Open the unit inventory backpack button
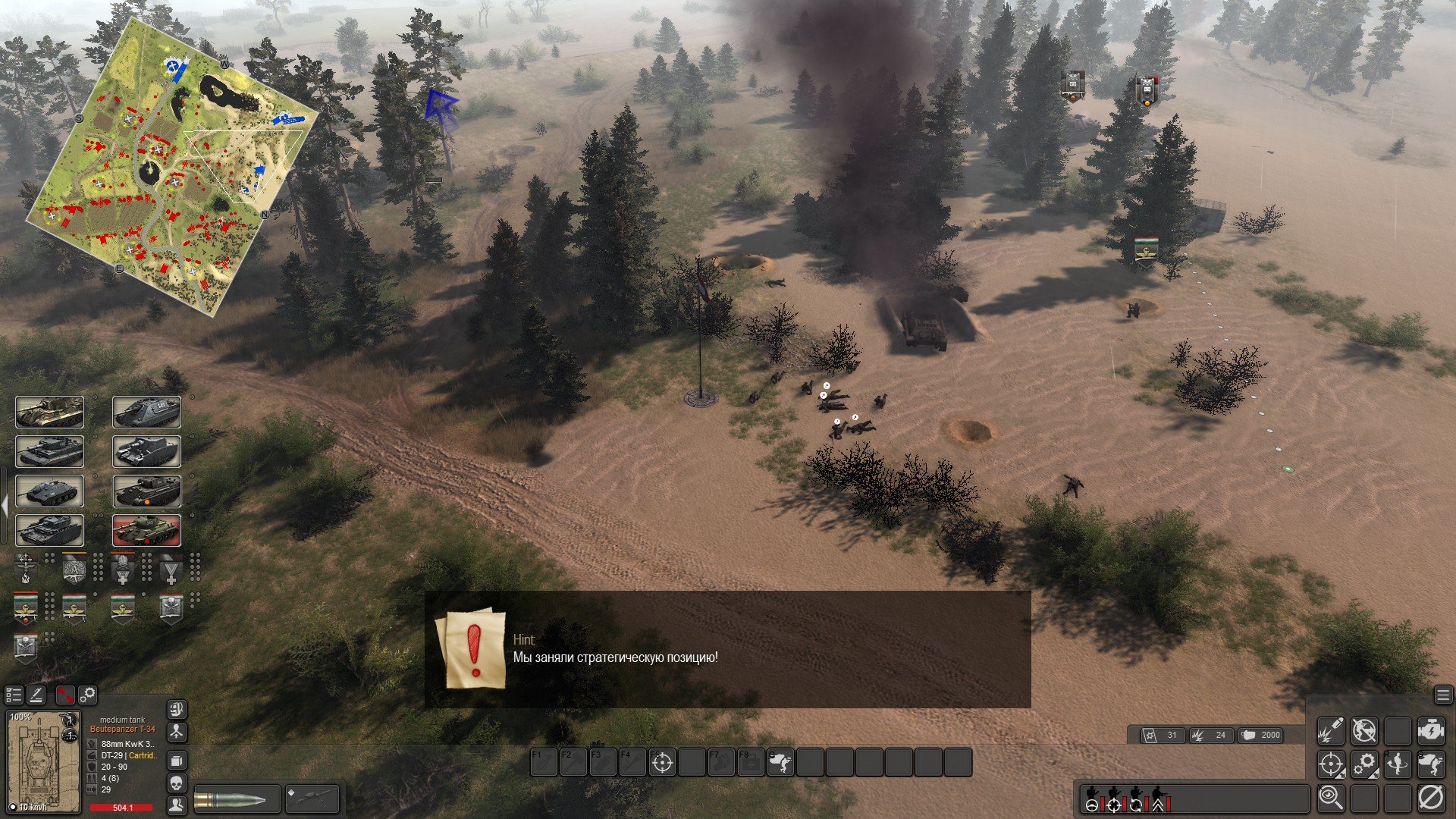 coord(176,709)
